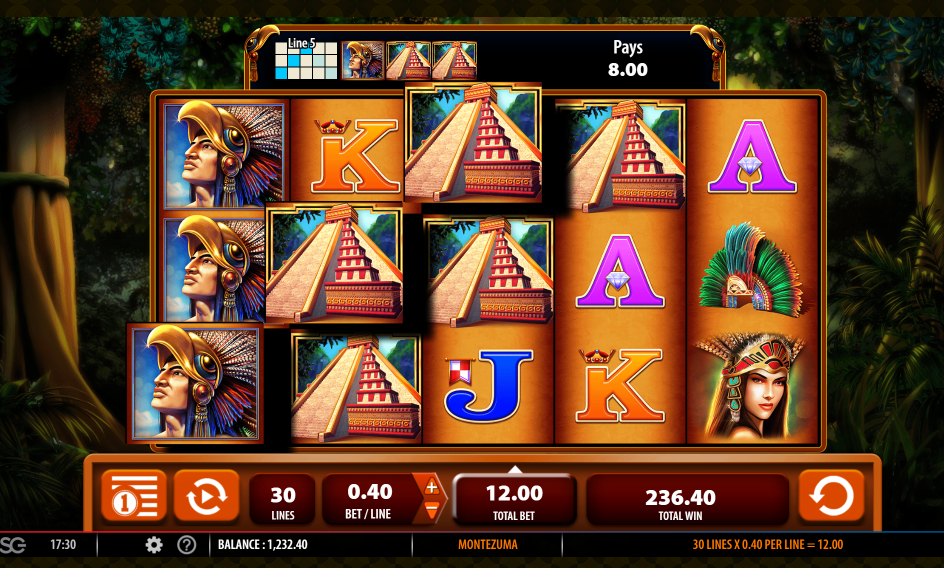This screenshot has width=944, height=568.
Task: Open the paytable info button
Action: click(x=133, y=496)
